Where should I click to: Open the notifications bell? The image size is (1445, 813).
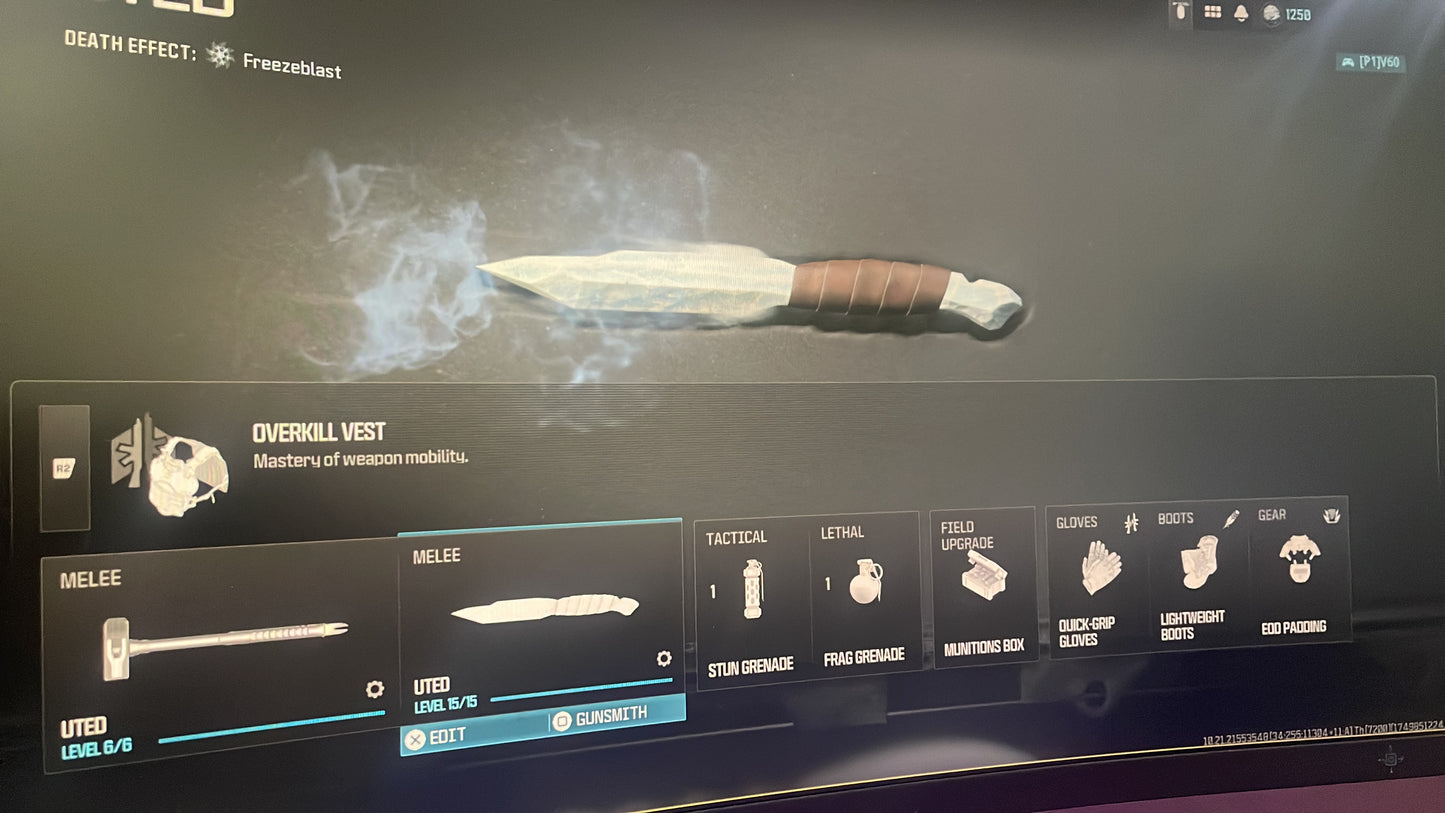[1241, 13]
